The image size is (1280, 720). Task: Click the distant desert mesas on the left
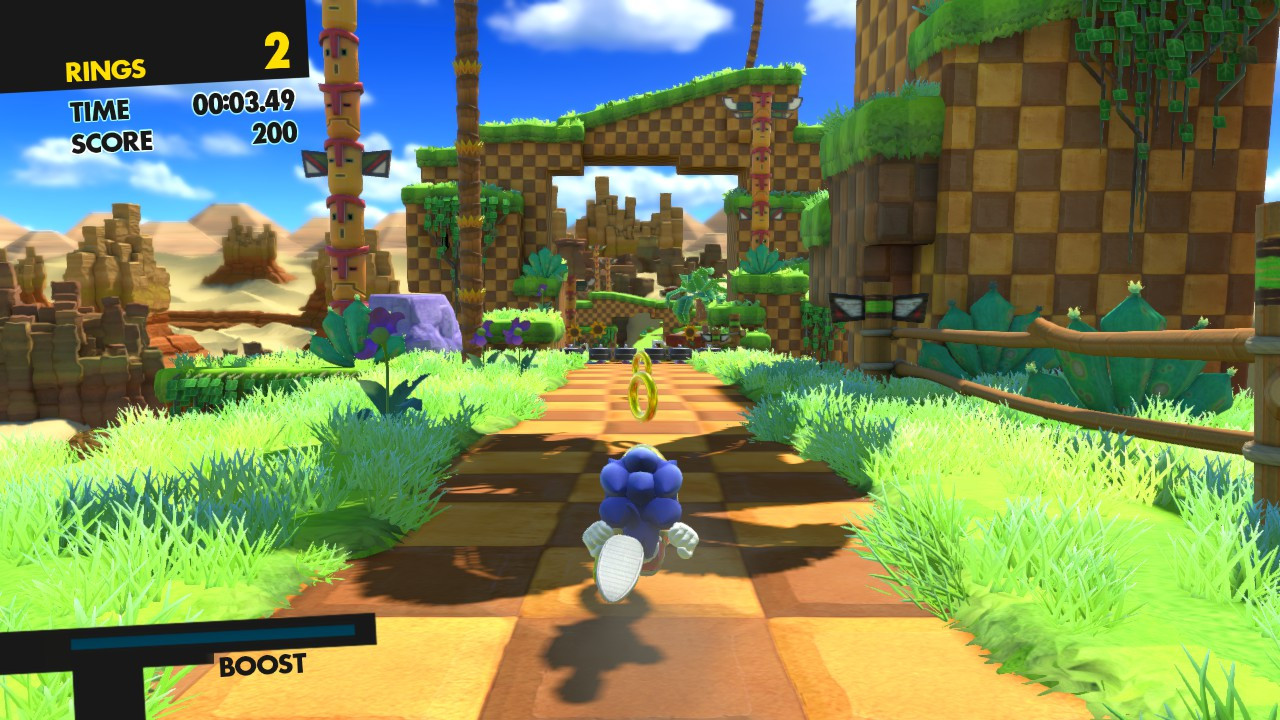[110, 245]
